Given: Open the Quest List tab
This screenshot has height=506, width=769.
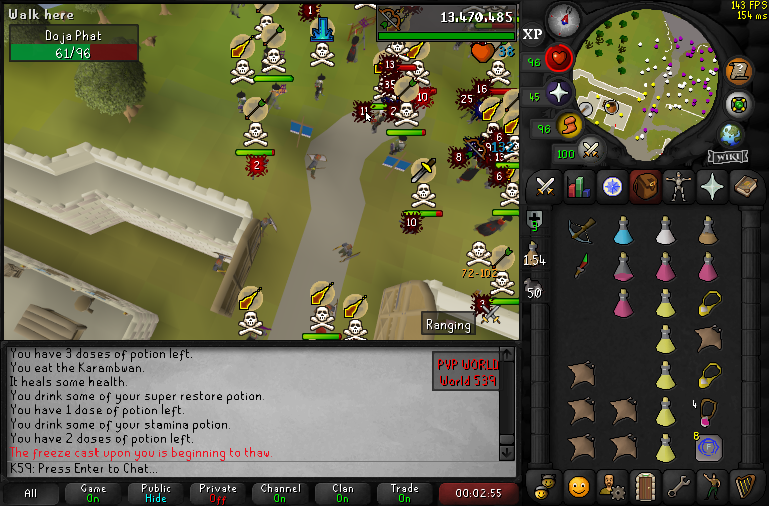Looking at the screenshot, I should point(612,186).
